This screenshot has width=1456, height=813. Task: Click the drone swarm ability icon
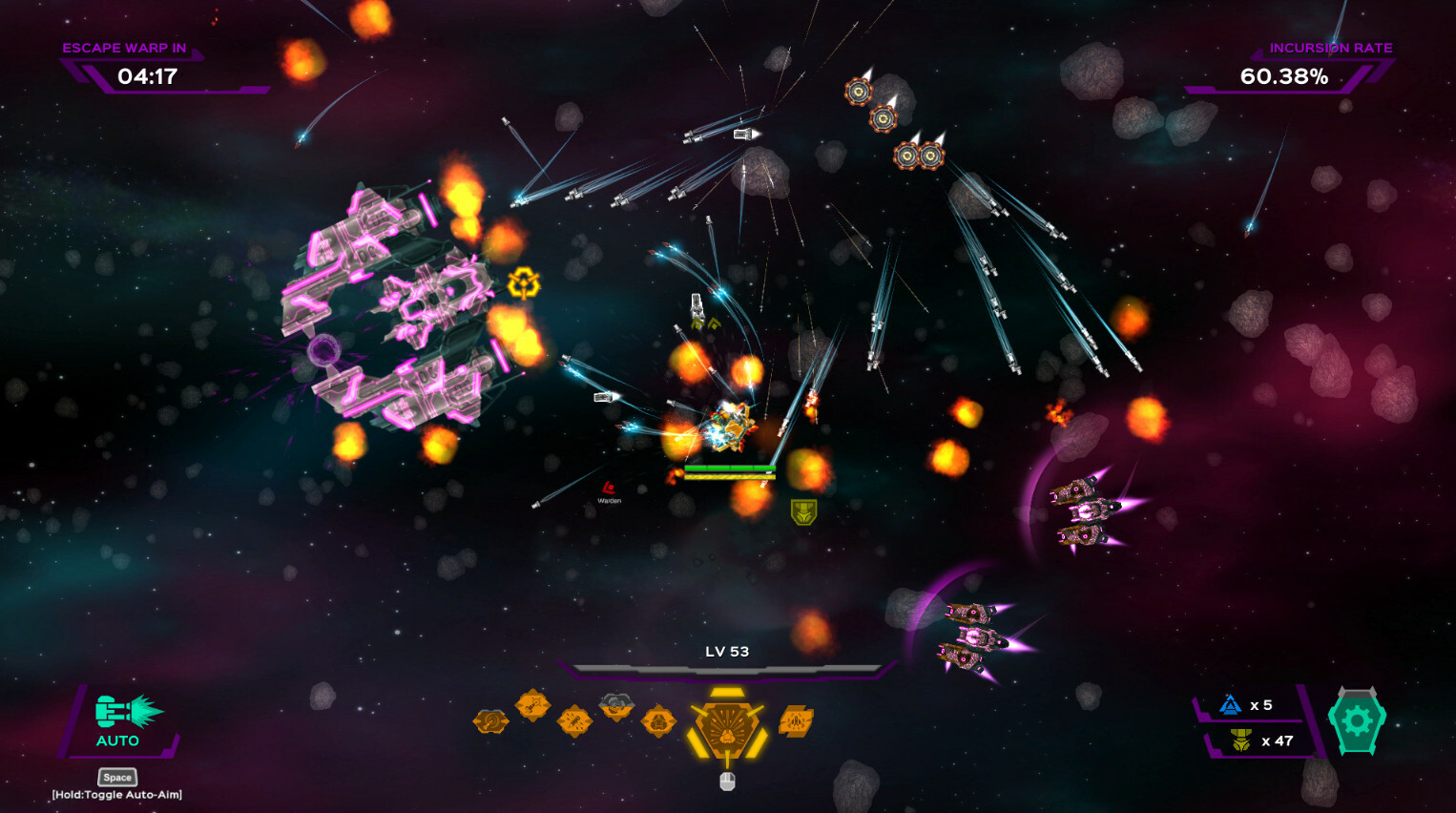click(660, 721)
